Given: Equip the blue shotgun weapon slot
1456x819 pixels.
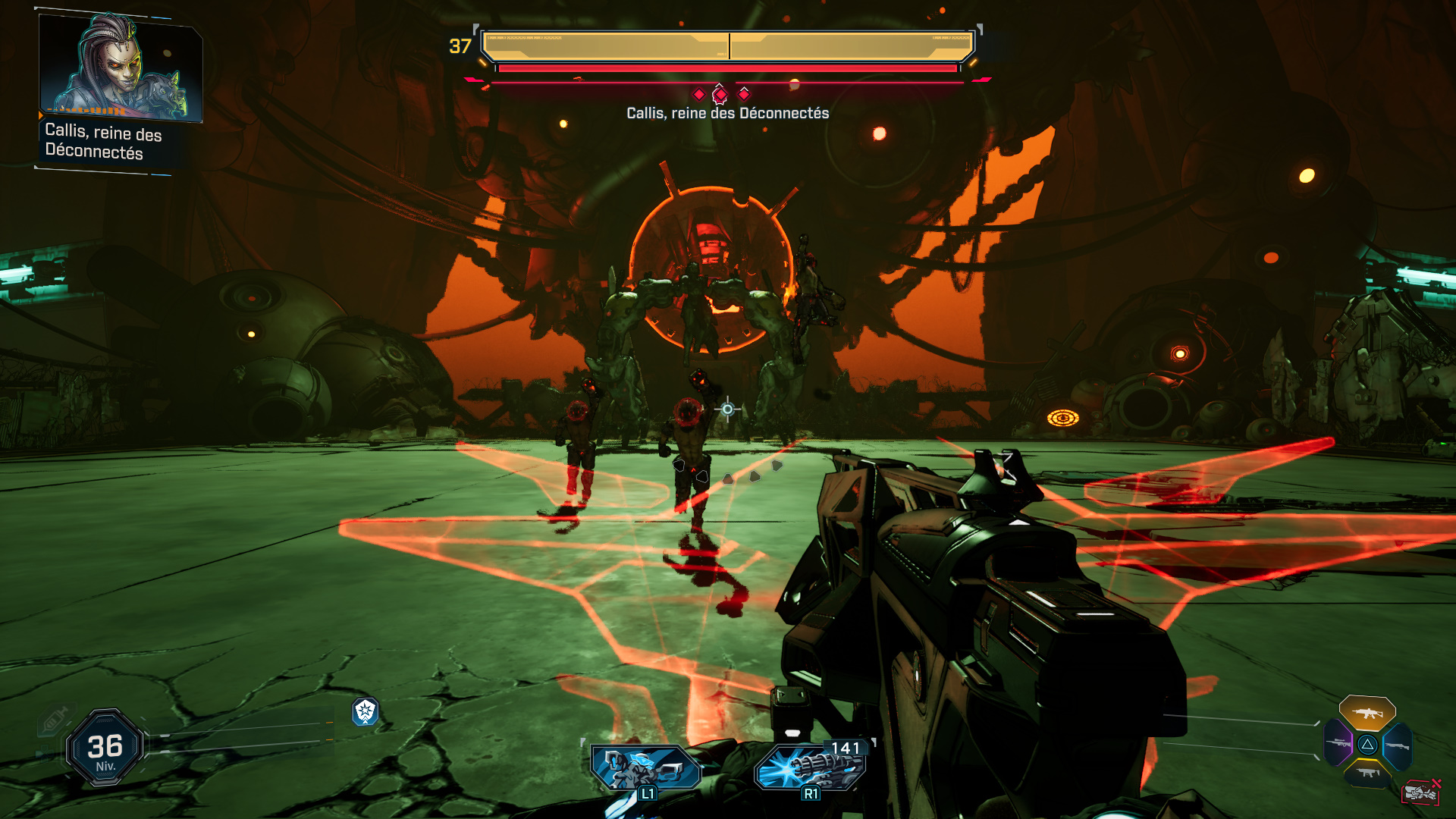Looking at the screenshot, I should [x=1397, y=745].
